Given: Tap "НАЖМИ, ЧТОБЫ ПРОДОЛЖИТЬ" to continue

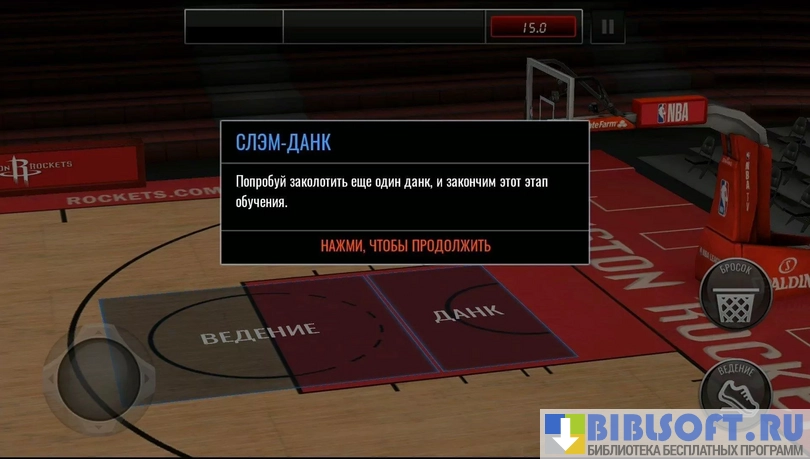Looking at the screenshot, I should coord(405,246).
